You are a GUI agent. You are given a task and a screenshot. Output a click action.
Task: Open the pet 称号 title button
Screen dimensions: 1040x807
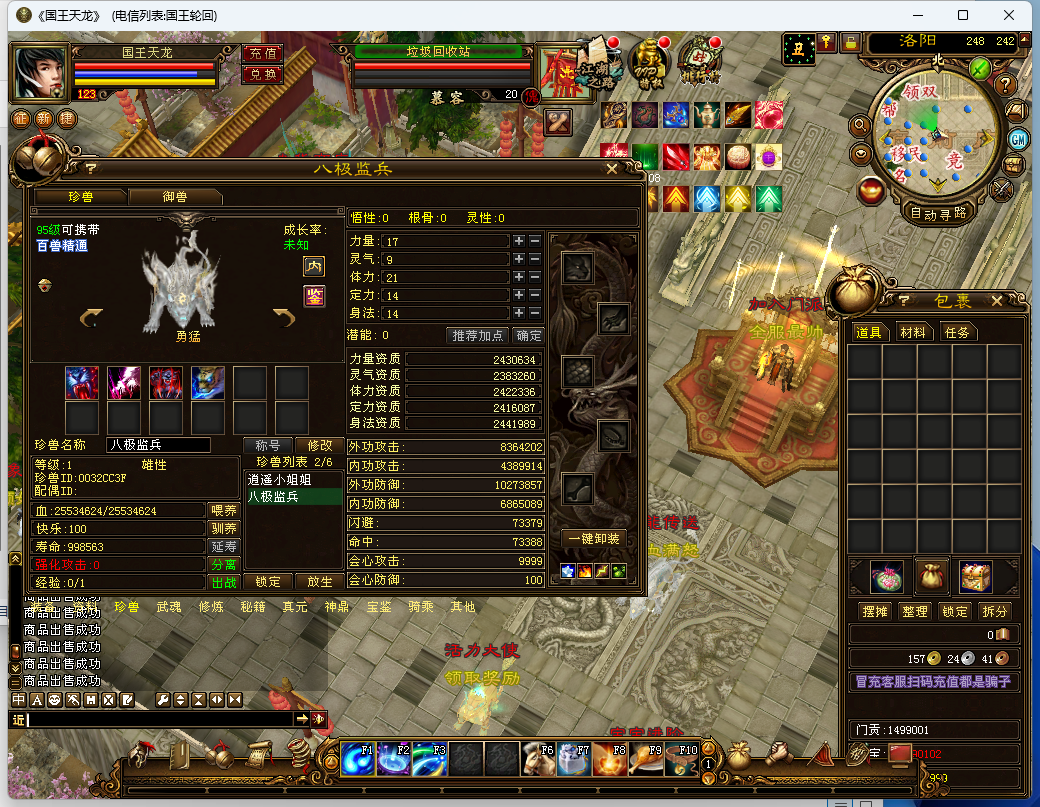click(x=267, y=445)
